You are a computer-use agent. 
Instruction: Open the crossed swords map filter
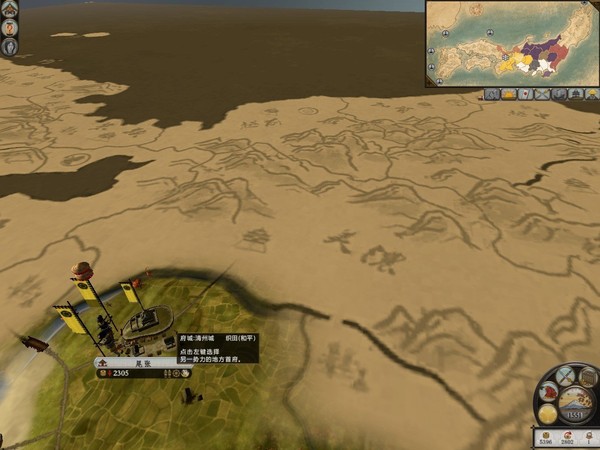(544, 94)
